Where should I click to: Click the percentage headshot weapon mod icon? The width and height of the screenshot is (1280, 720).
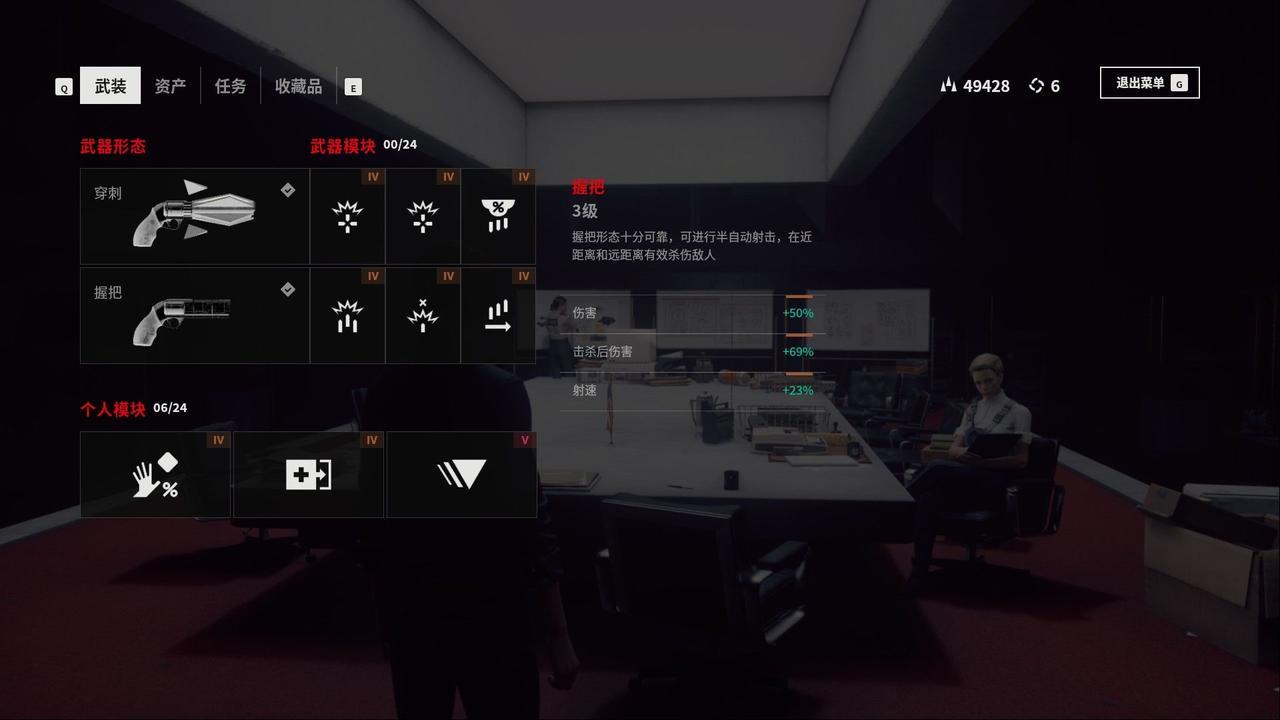pyautogui.click(x=498, y=216)
